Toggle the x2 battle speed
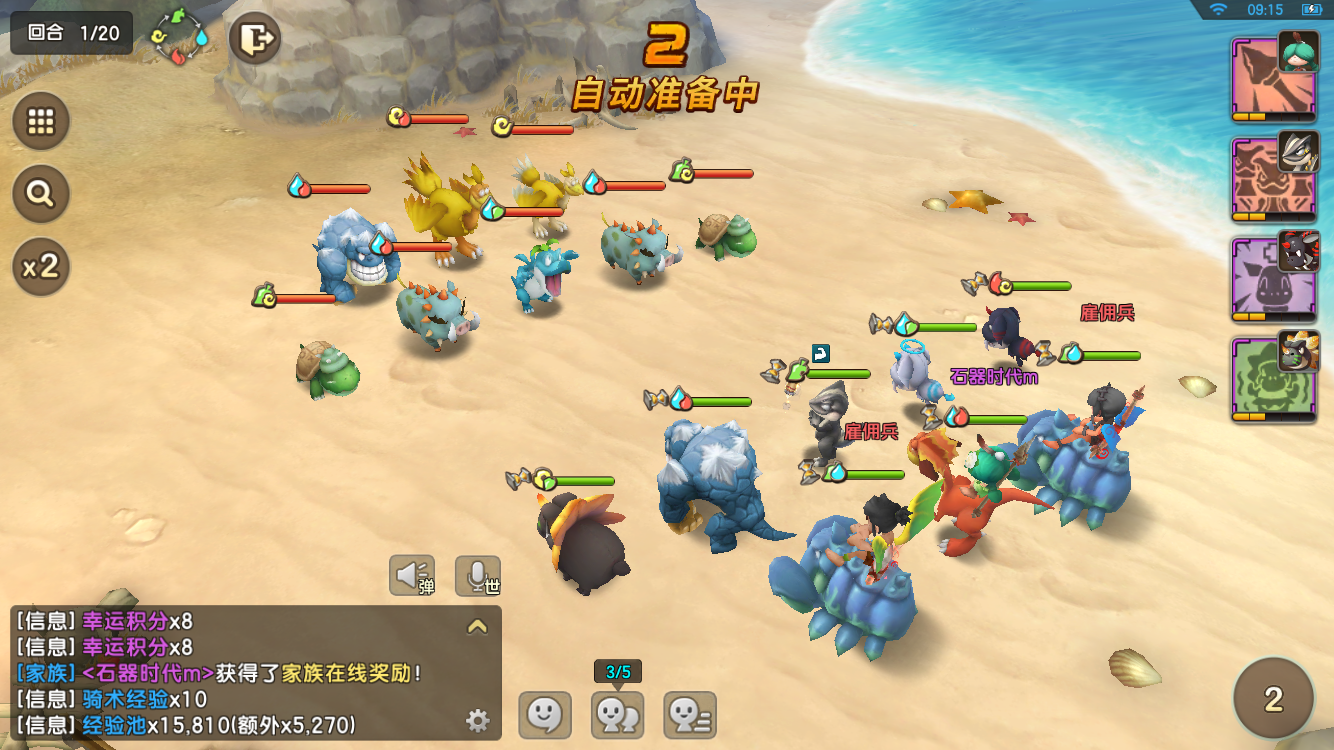The height and width of the screenshot is (750, 1334). point(41,267)
